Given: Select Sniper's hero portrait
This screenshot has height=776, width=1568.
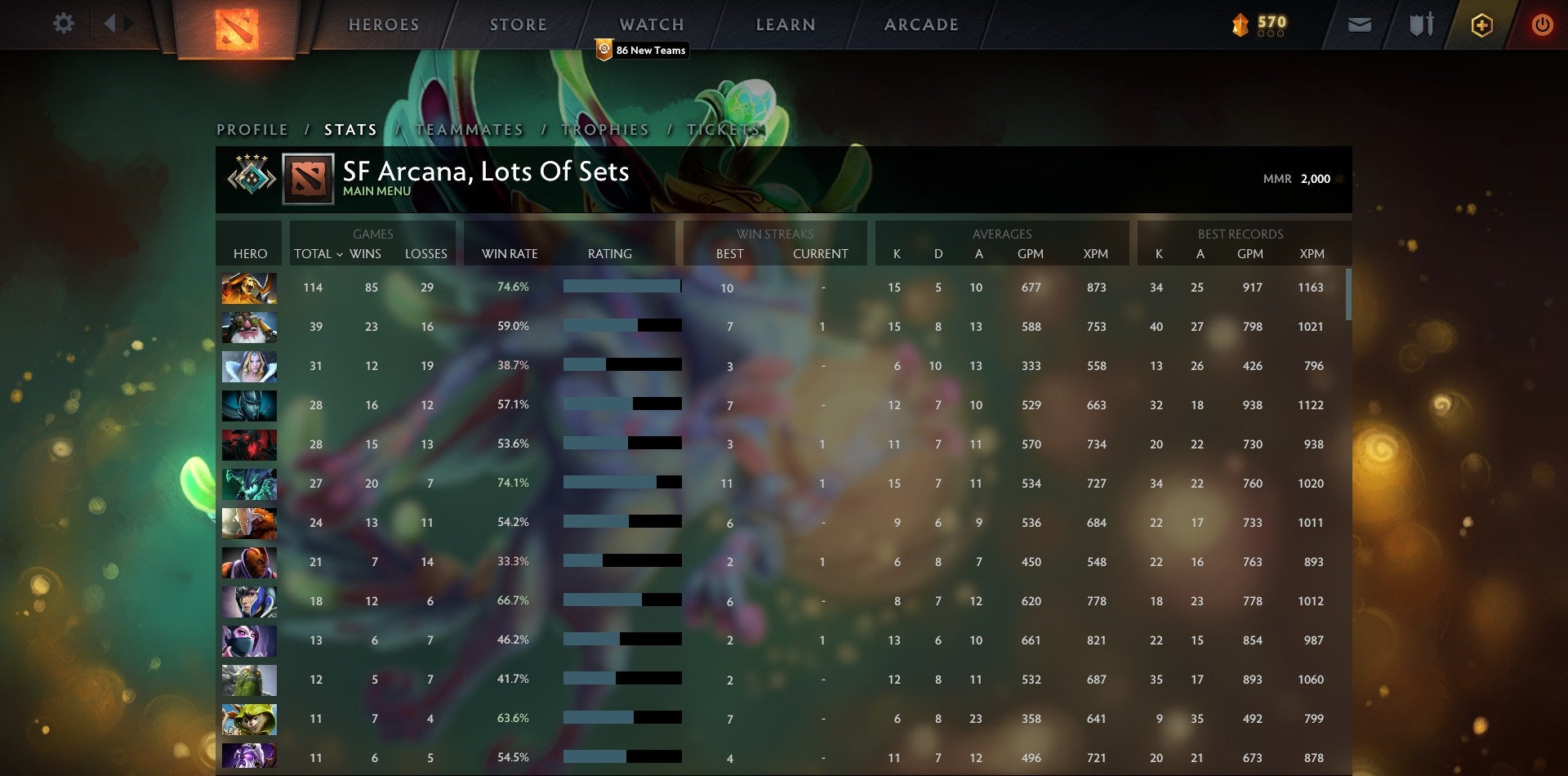Looking at the screenshot, I should [249, 326].
